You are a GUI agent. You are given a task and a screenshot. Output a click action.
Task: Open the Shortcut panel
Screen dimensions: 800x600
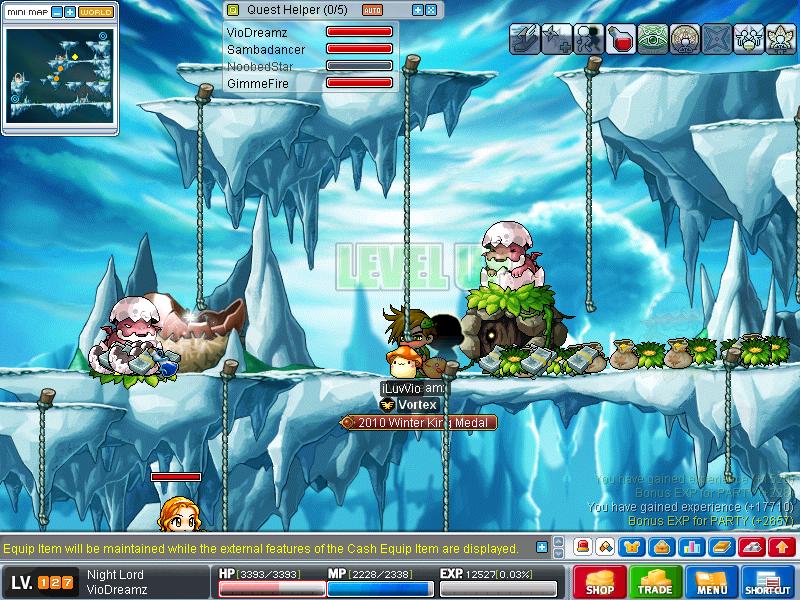769,582
